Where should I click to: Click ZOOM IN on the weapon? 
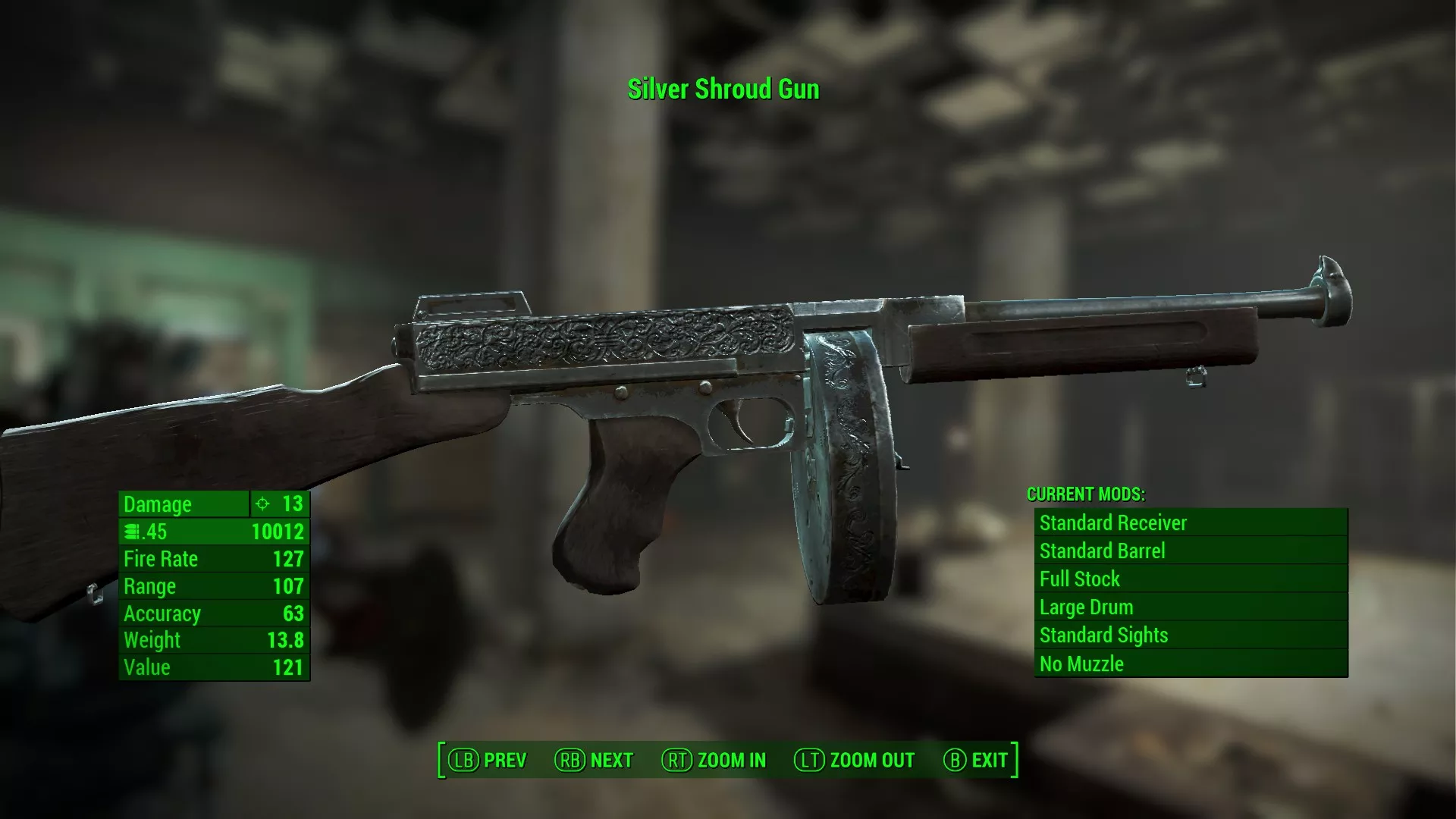coord(714,760)
